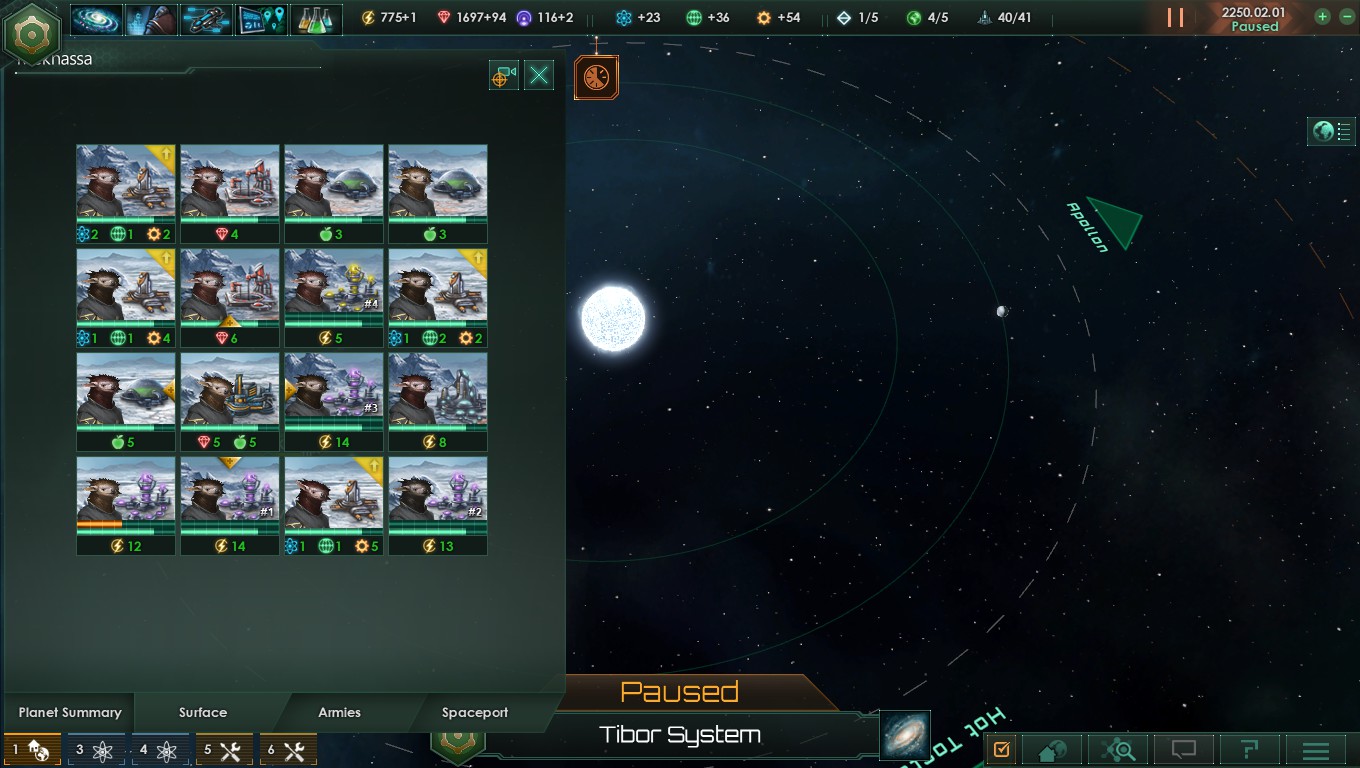Close the planet panel with the X

pyautogui.click(x=539, y=75)
